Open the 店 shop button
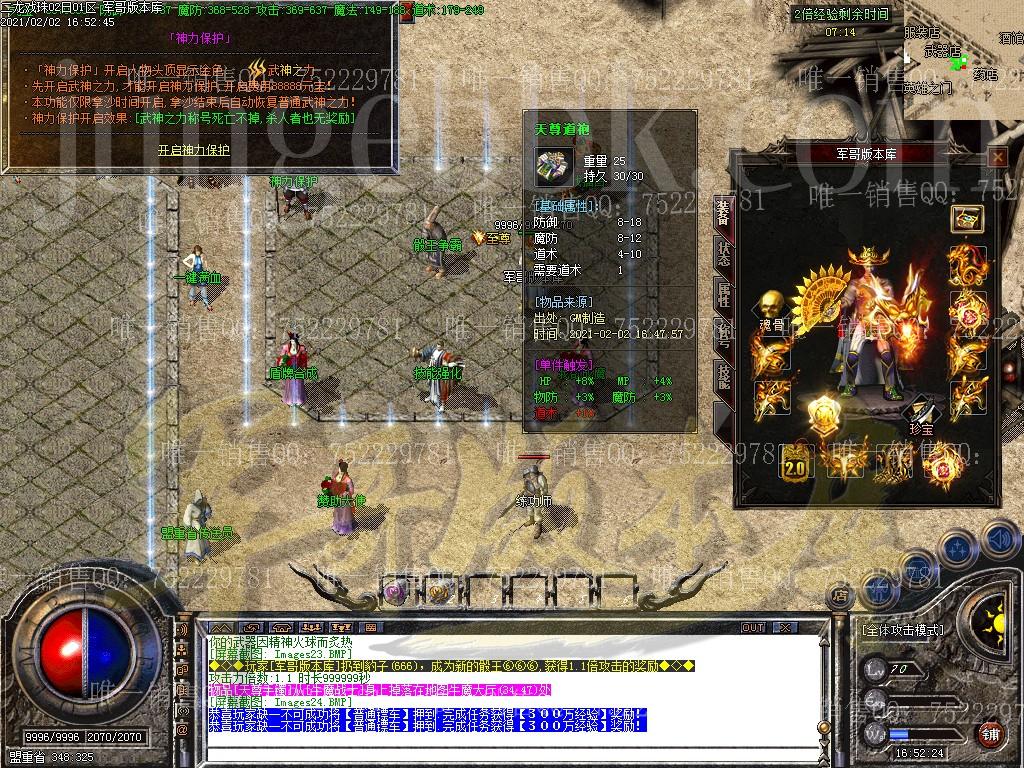The height and width of the screenshot is (768, 1024). (x=840, y=596)
